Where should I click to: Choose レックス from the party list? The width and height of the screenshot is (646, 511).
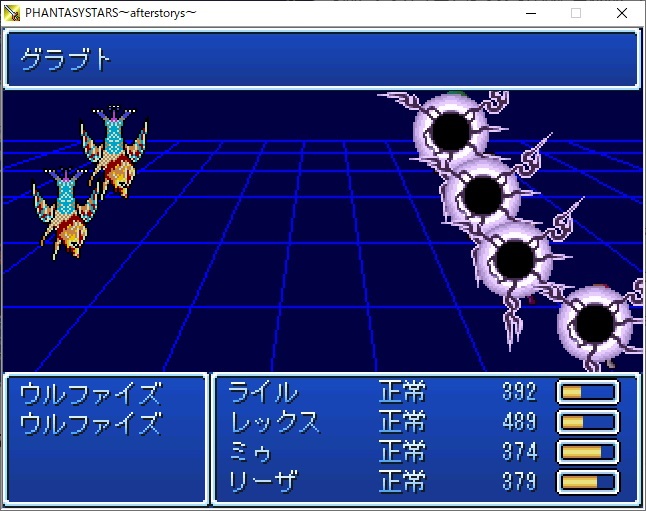tap(275, 422)
